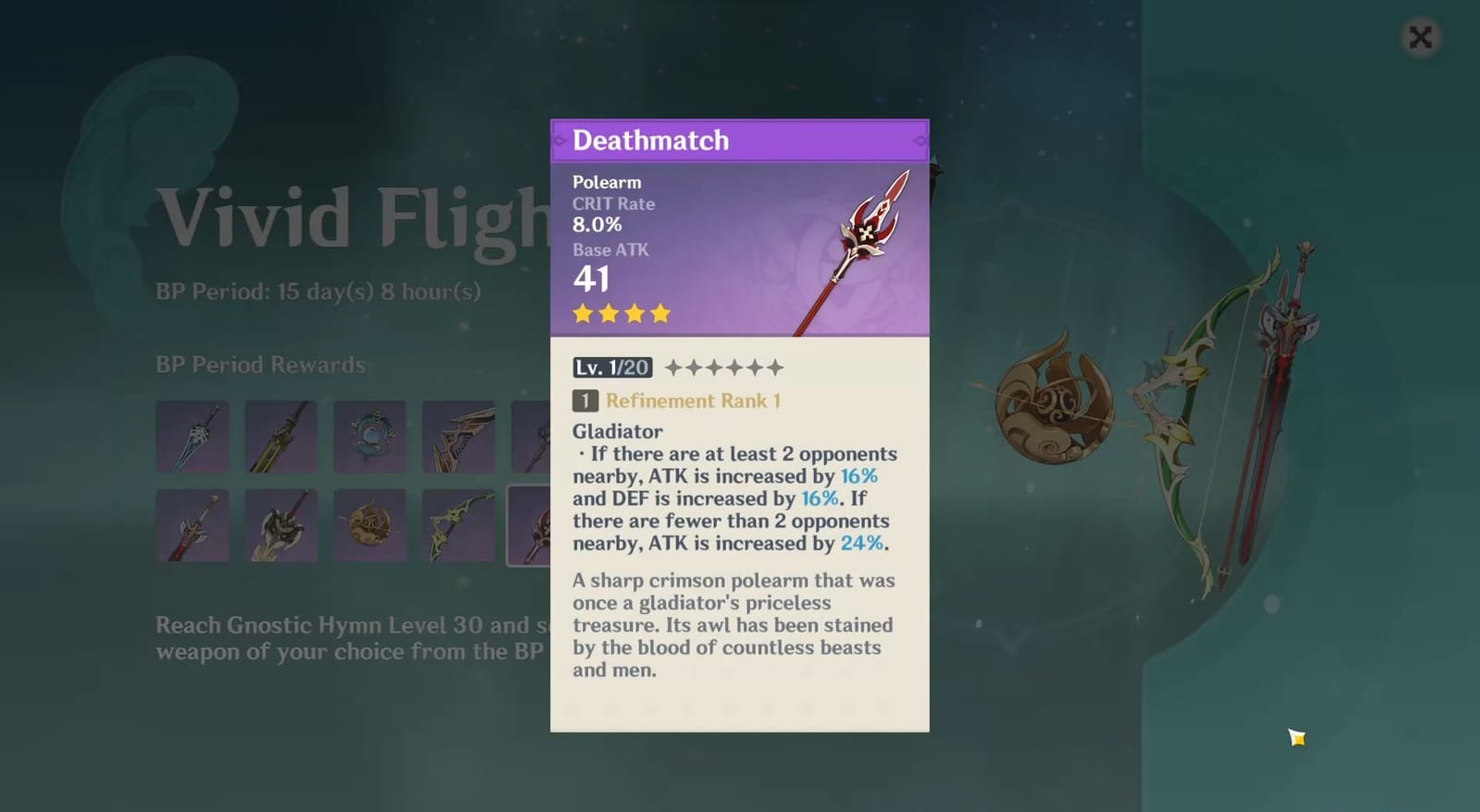Close the Deathmatch weapon detail popup
Screen dimensions: 1480x812
[x=1421, y=38]
